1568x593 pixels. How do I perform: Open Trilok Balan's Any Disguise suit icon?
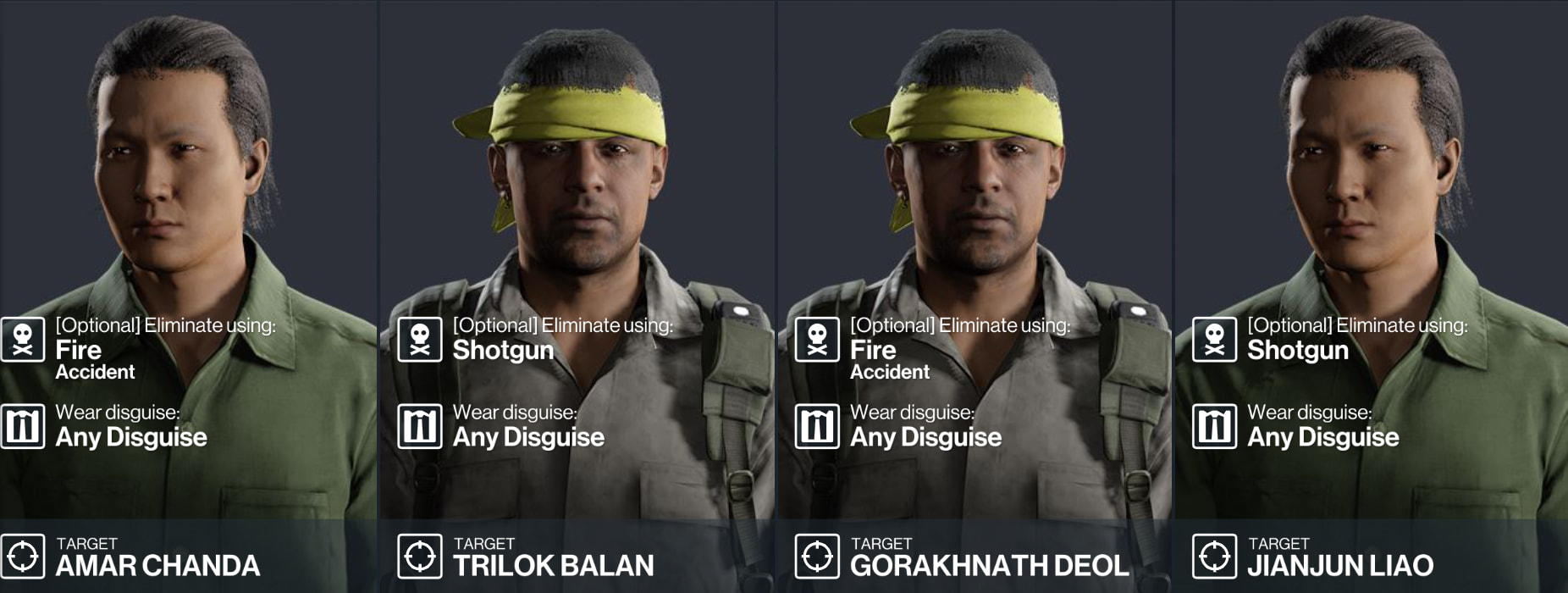420,426
